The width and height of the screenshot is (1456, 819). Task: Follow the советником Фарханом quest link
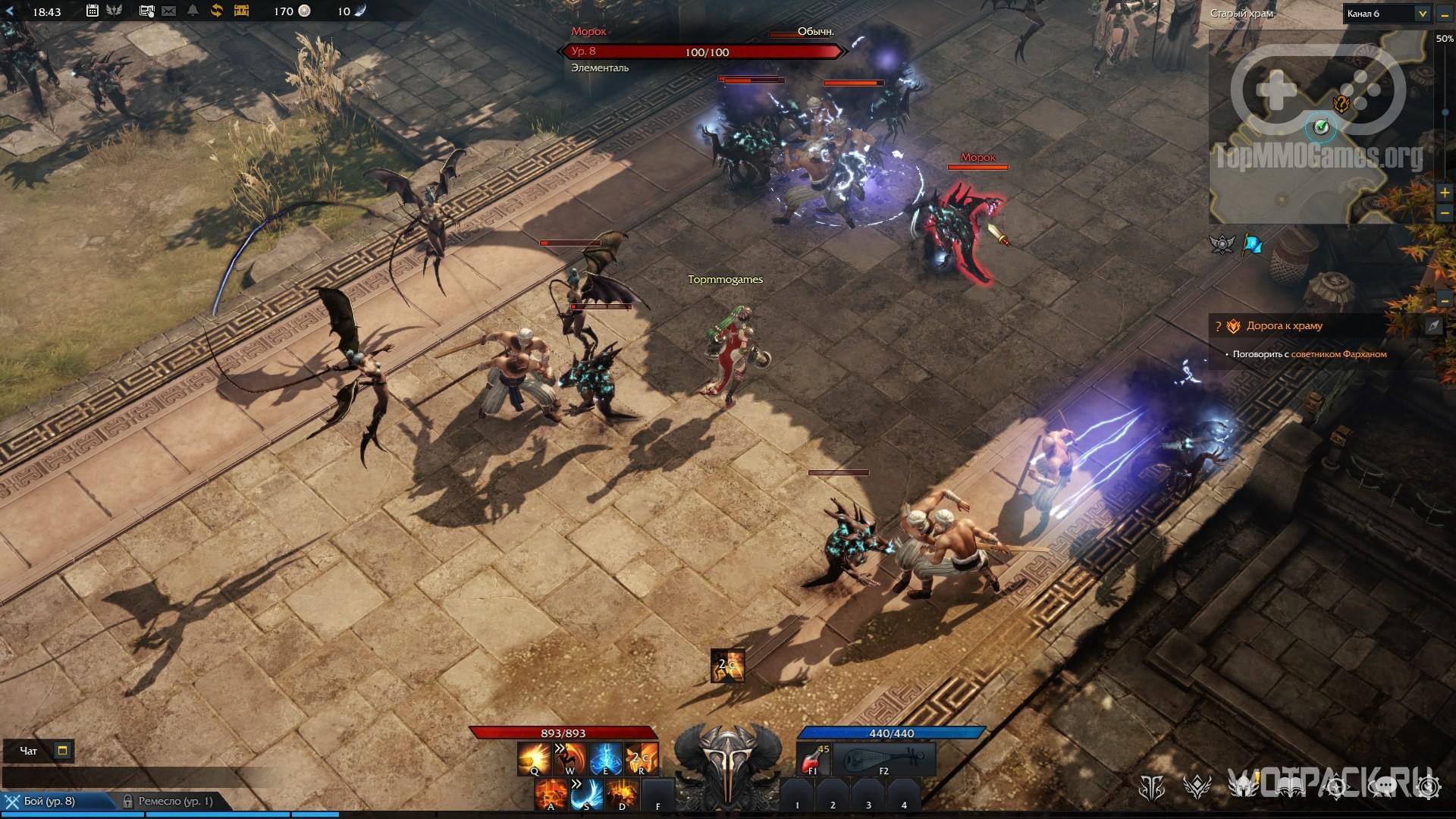pyautogui.click(x=1338, y=354)
